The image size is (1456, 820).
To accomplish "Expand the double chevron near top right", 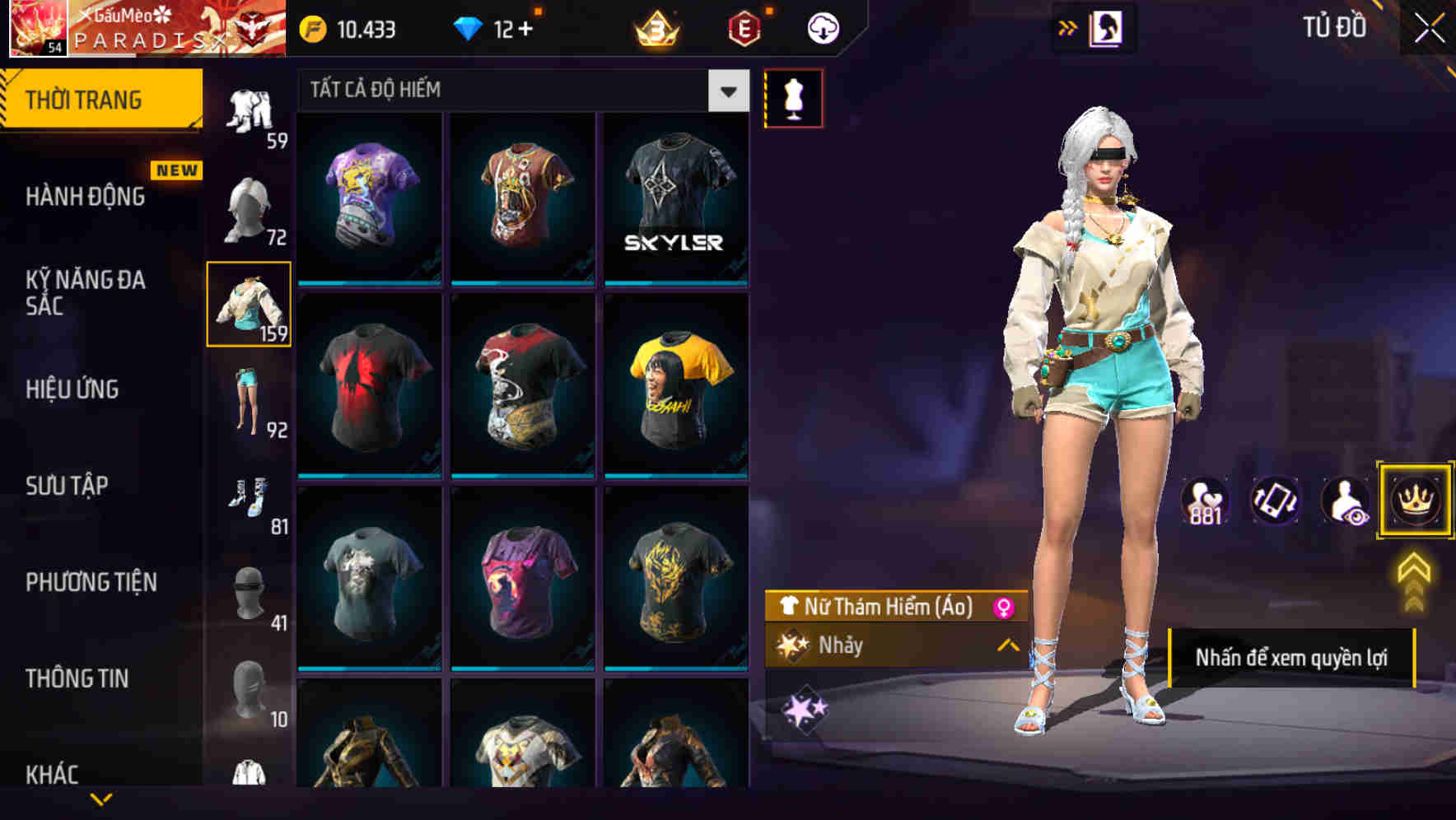I will click(x=1066, y=26).
